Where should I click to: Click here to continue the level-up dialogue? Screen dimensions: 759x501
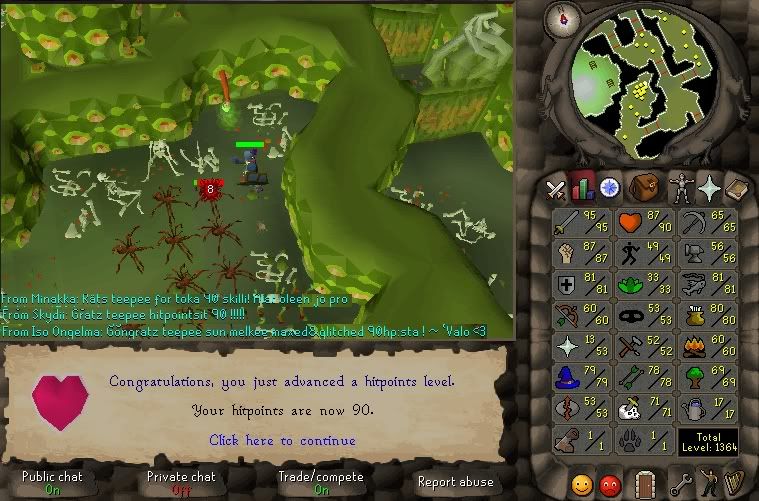282,440
